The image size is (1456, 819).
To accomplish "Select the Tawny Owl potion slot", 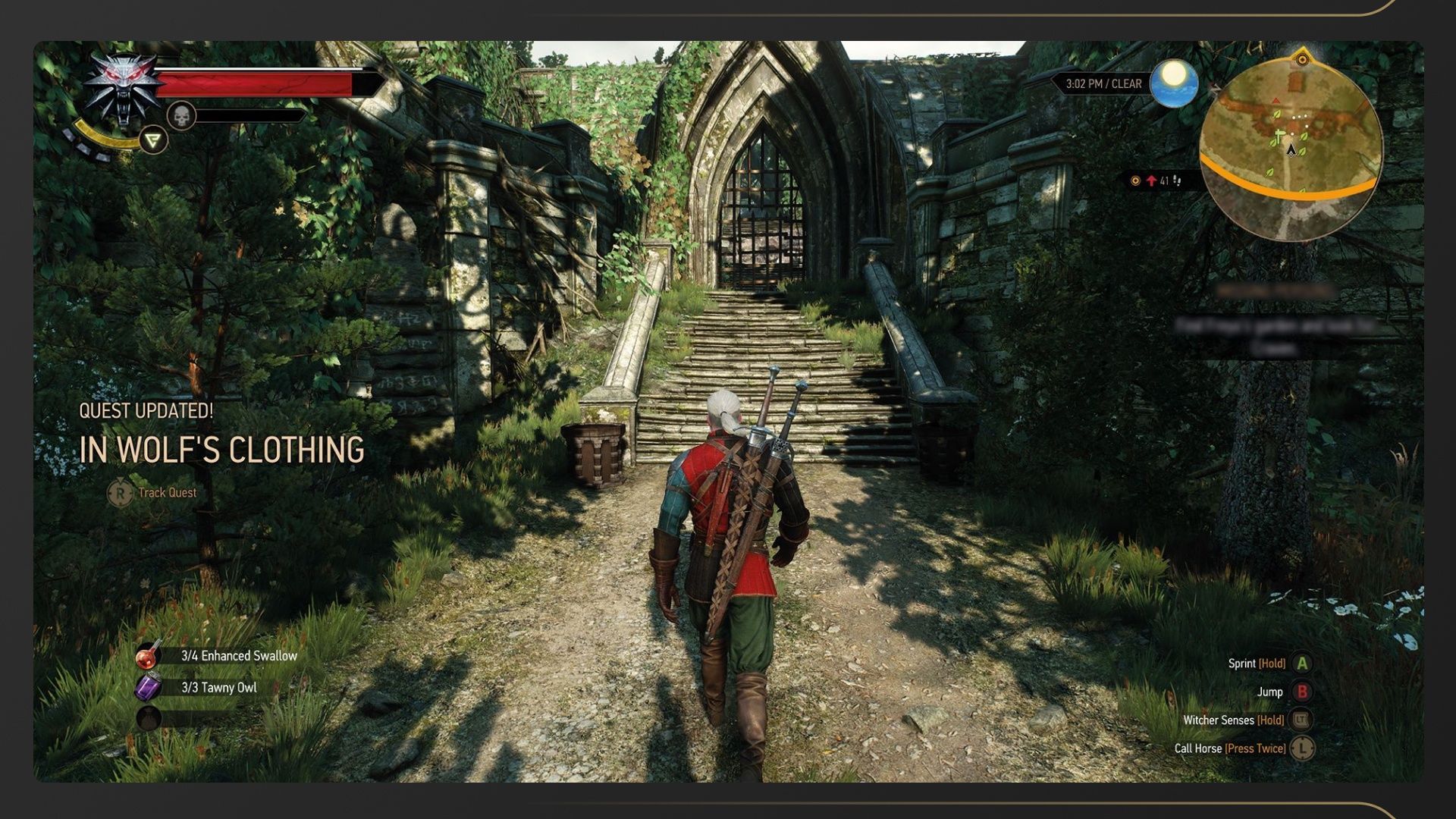I will pos(149,688).
